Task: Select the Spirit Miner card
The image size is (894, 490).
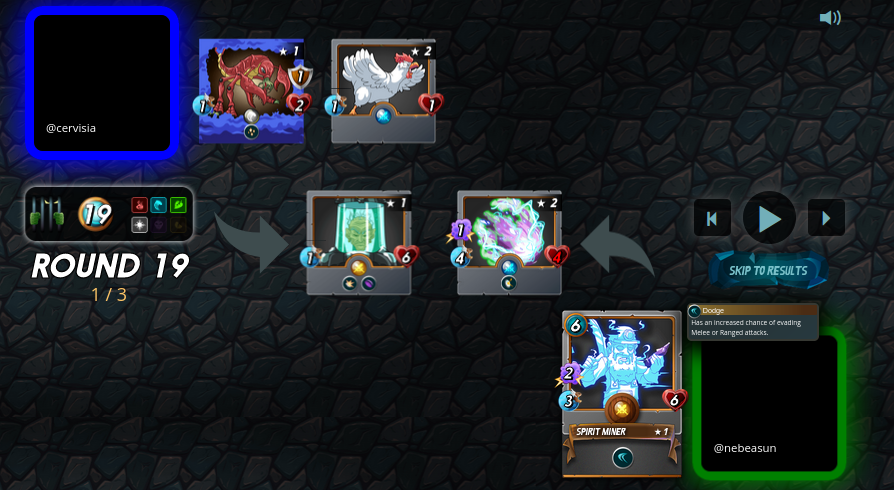Action: pyautogui.click(x=621, y=380)
